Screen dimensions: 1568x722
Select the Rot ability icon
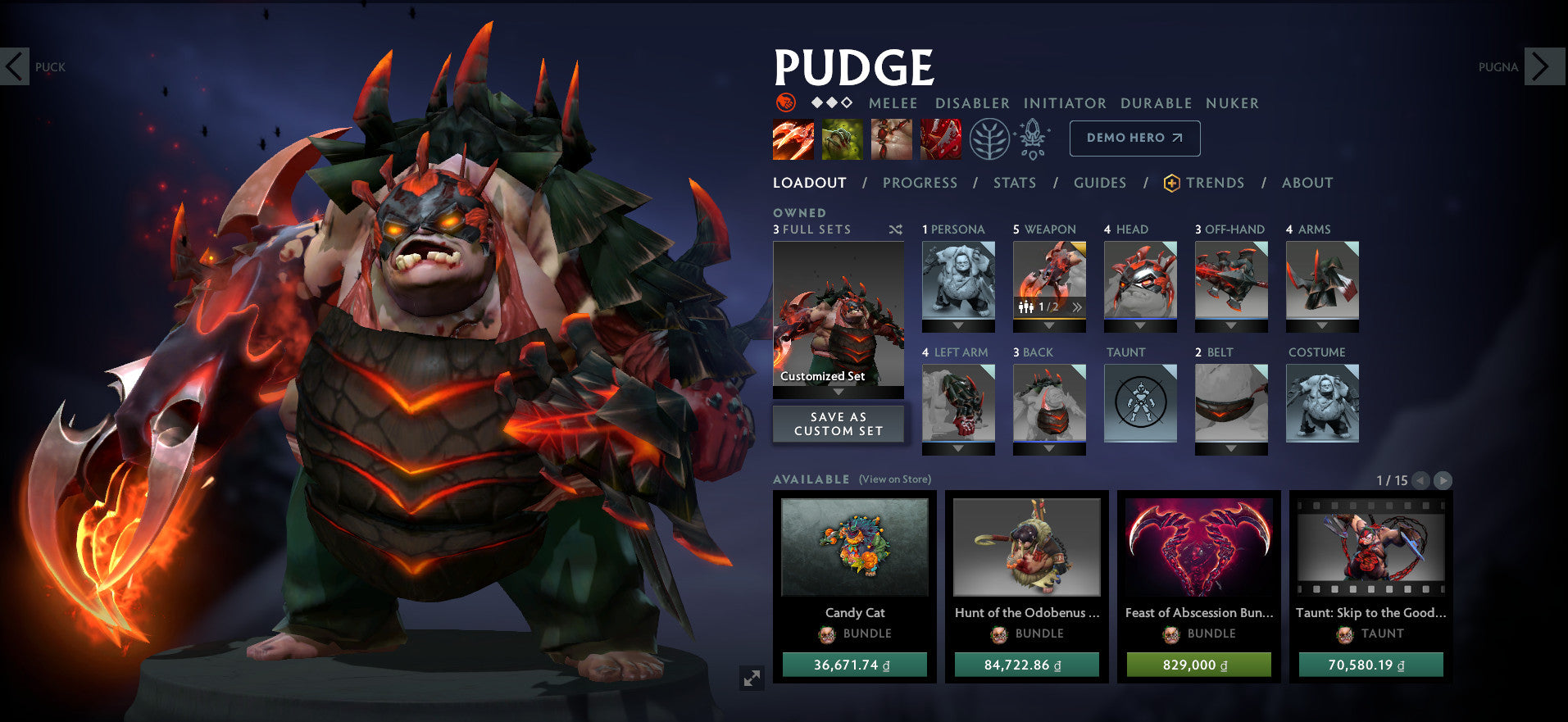click(842, 138)
